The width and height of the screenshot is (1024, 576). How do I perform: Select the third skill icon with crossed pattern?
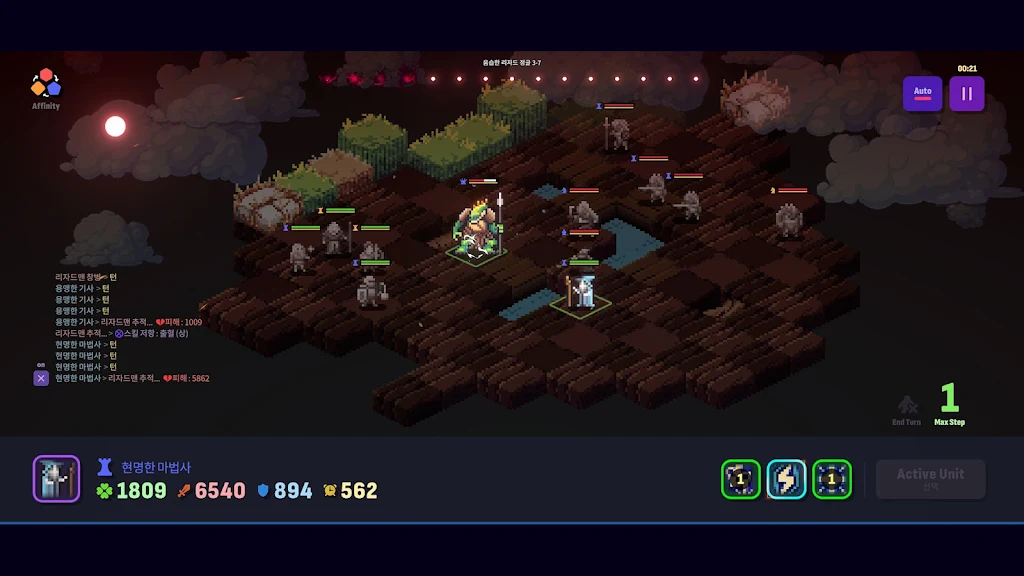[x=831, y=480]
